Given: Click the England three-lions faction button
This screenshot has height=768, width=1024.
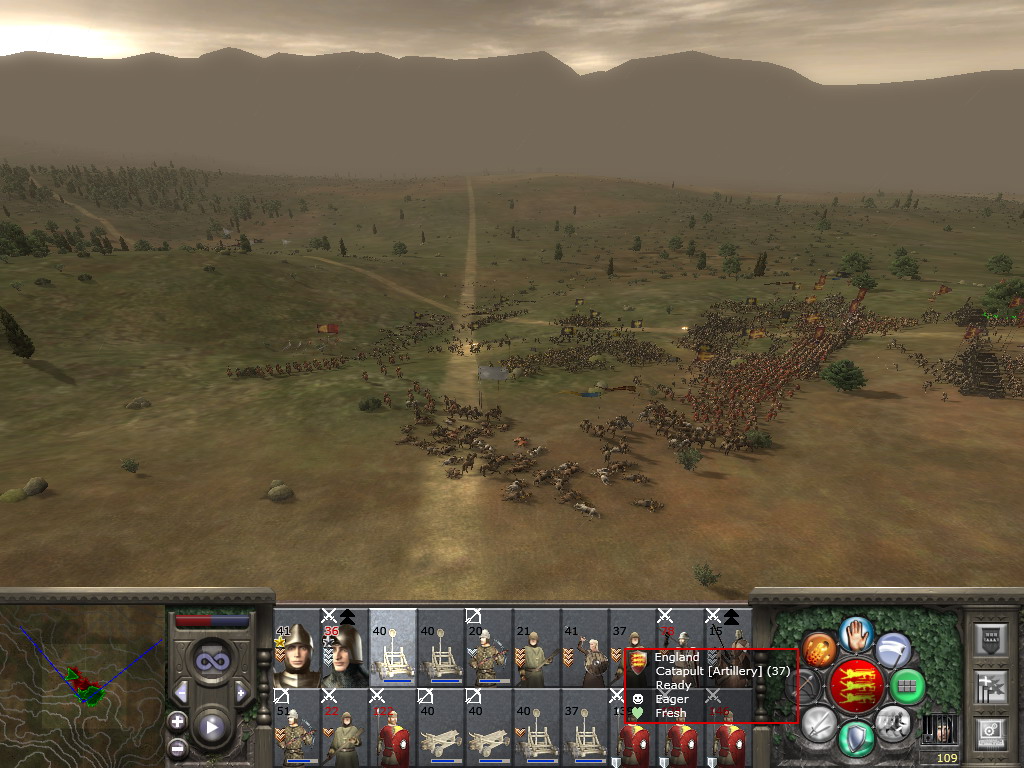Looking at the screenshot, I should click(857, 686).
